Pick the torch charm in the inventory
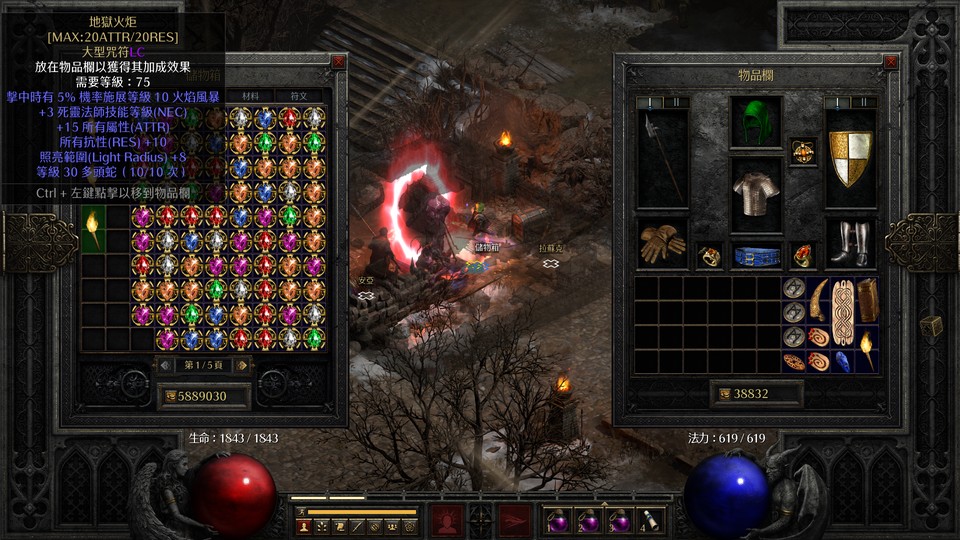960x540 pixels. coord(866,349)
